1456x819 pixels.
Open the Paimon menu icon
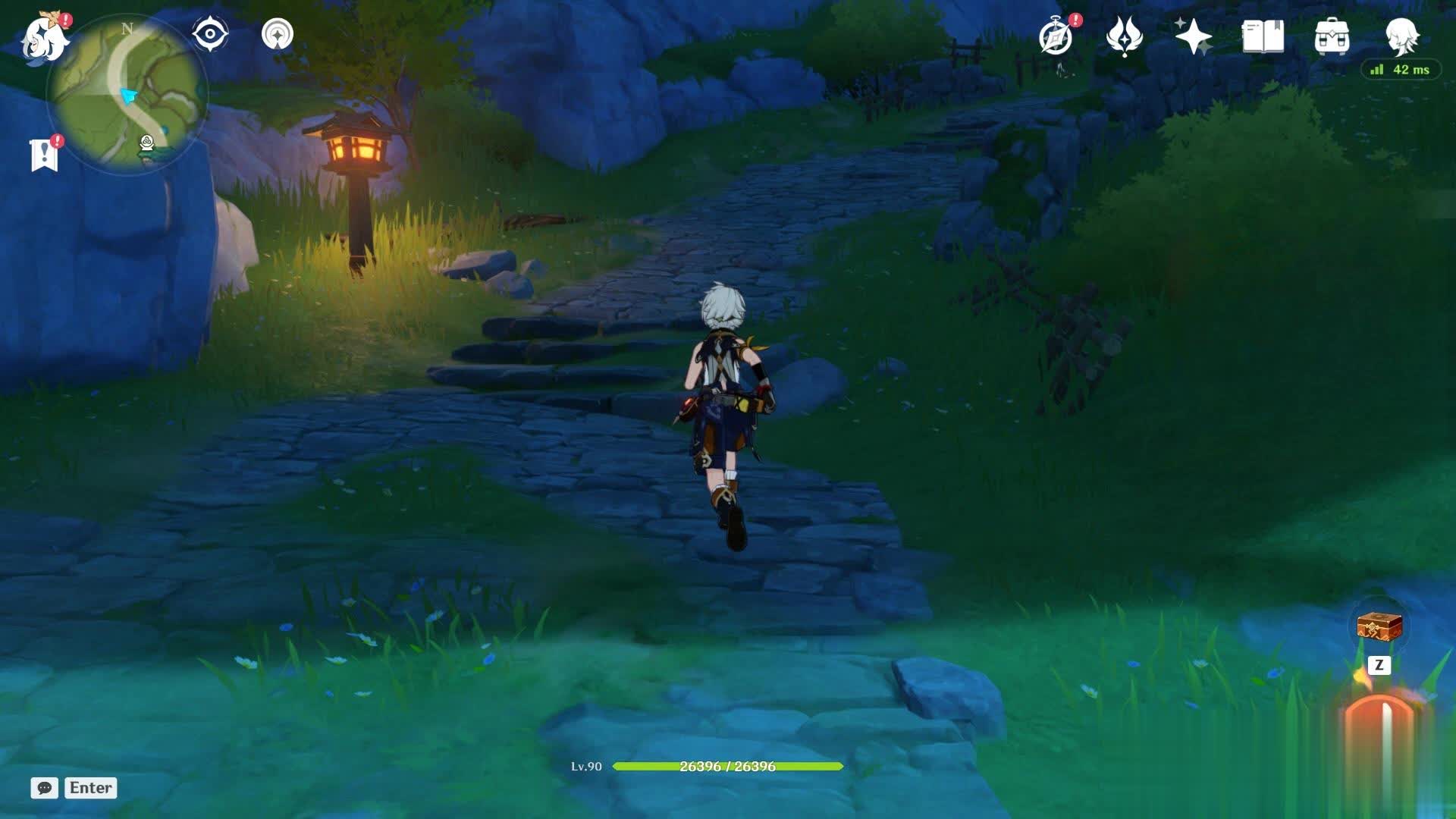[44, 38]
